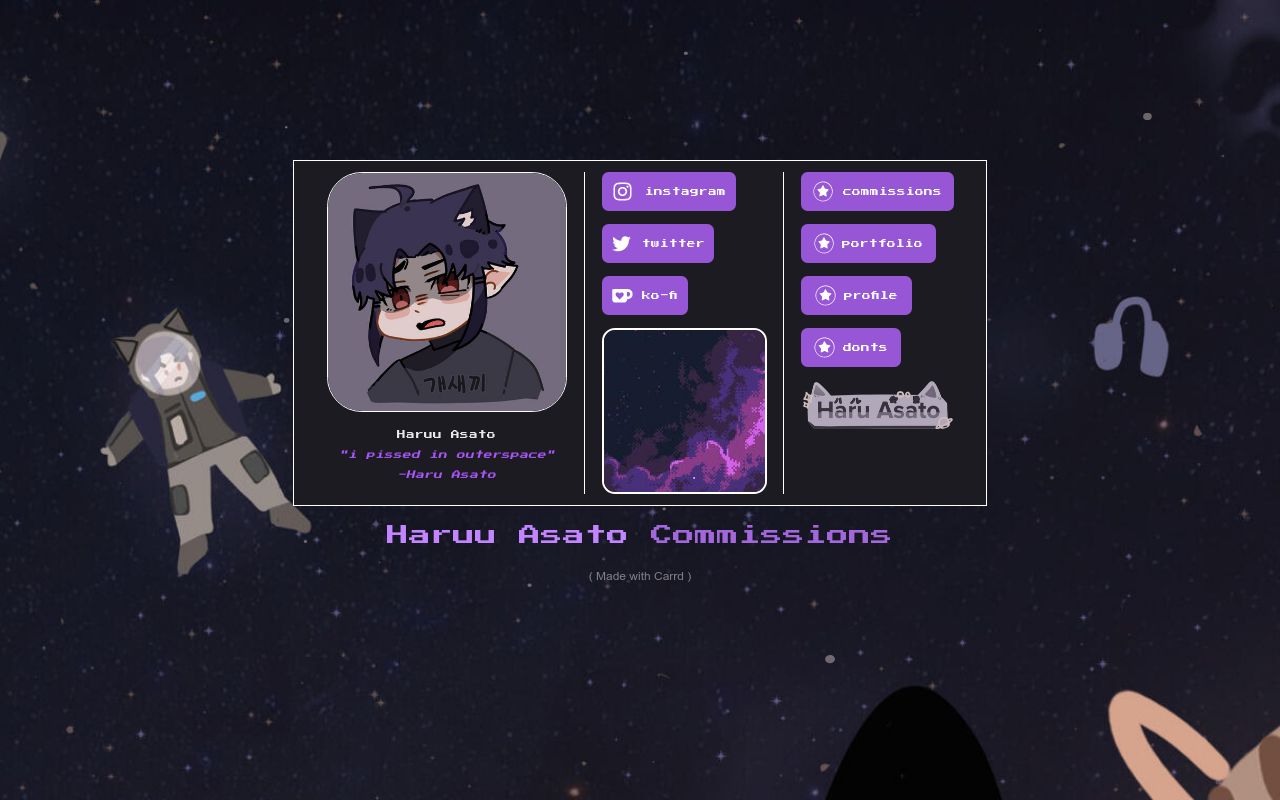This screenshot has width=1280, height=800.
Task: Click the Instagram camera icon
Action: tap(623, 191)
